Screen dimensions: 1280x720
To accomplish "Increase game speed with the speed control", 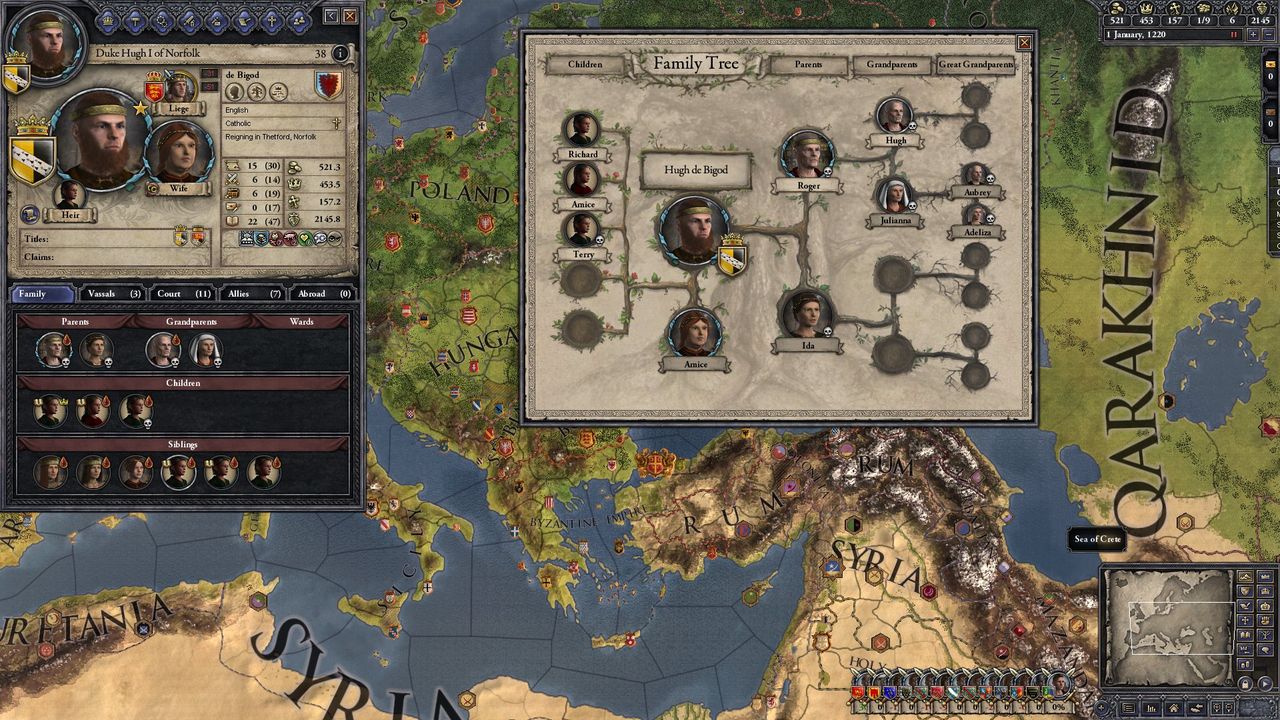I will pyautogui.click(x=1253, y=33).
